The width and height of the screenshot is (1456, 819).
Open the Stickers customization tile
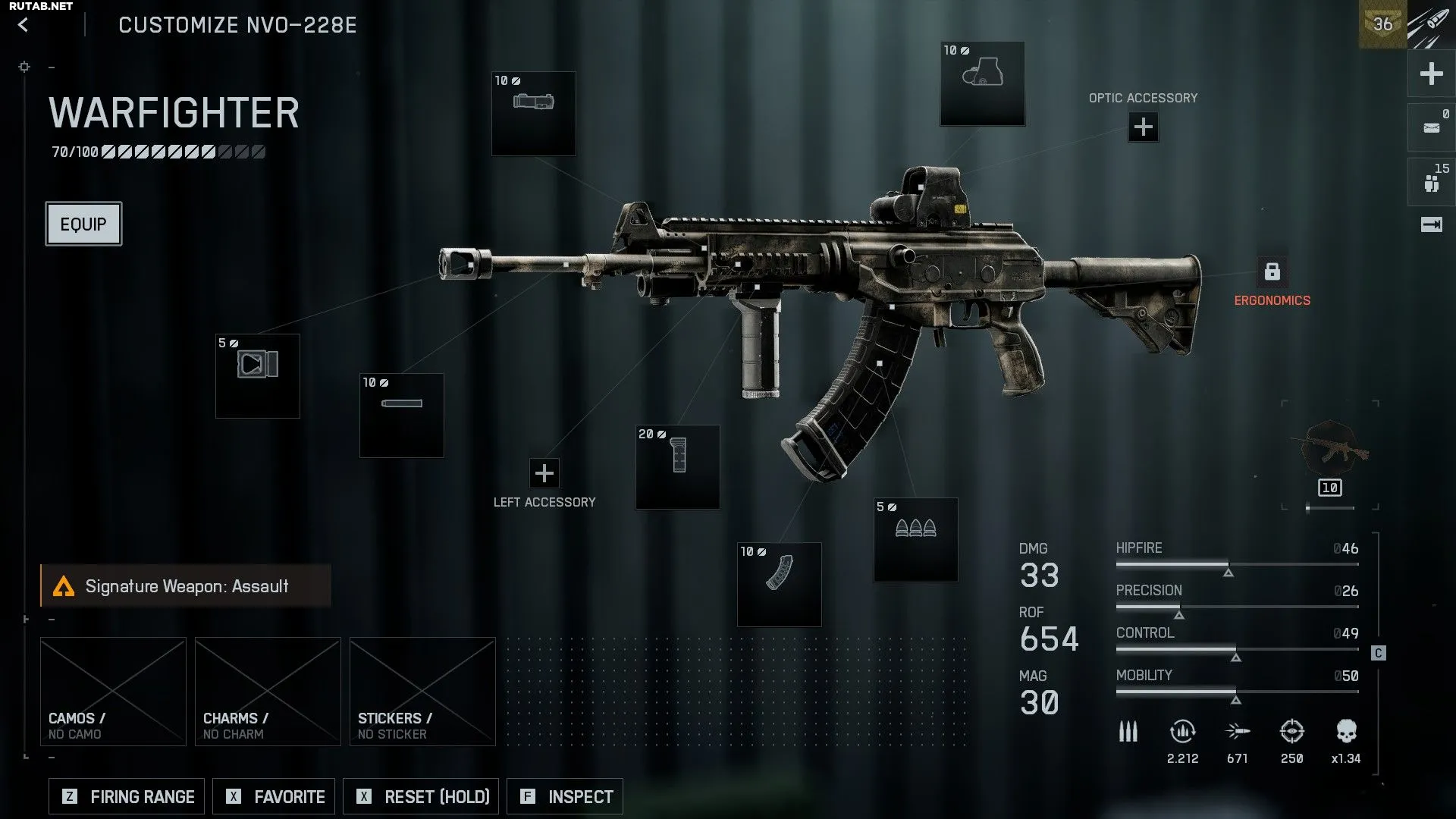(422, 691)
